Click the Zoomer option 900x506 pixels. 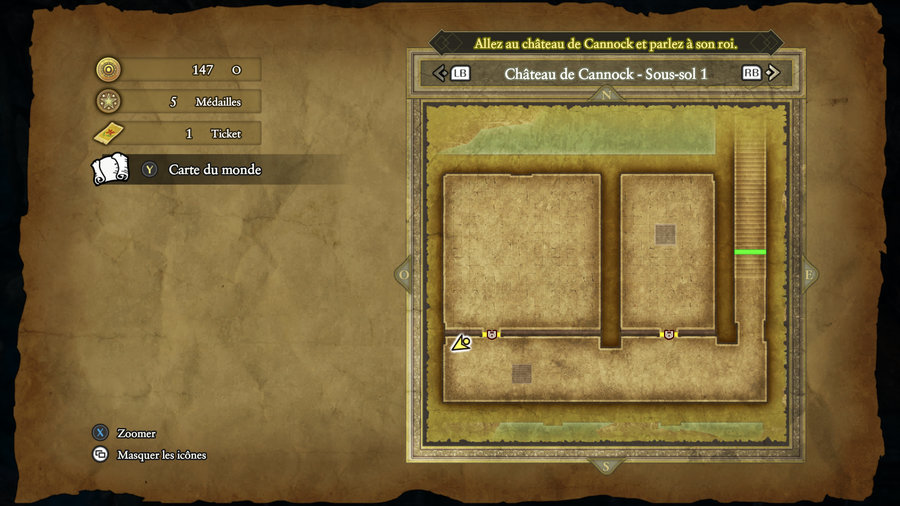pyautogui.click(x=136, y=433)
